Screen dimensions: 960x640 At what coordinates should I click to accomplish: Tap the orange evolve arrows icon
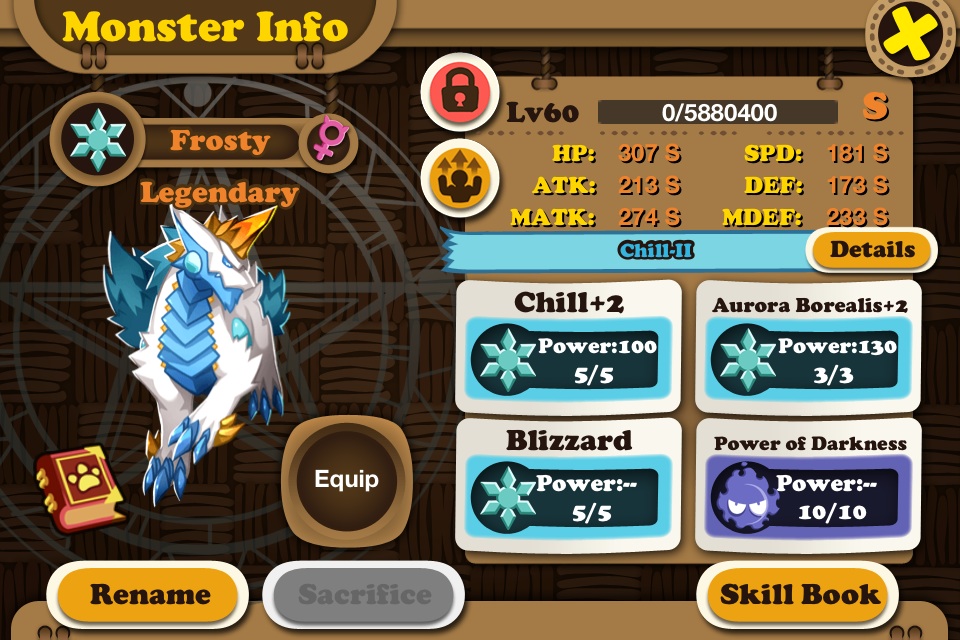pyautogui.click(x=459, y=176)
